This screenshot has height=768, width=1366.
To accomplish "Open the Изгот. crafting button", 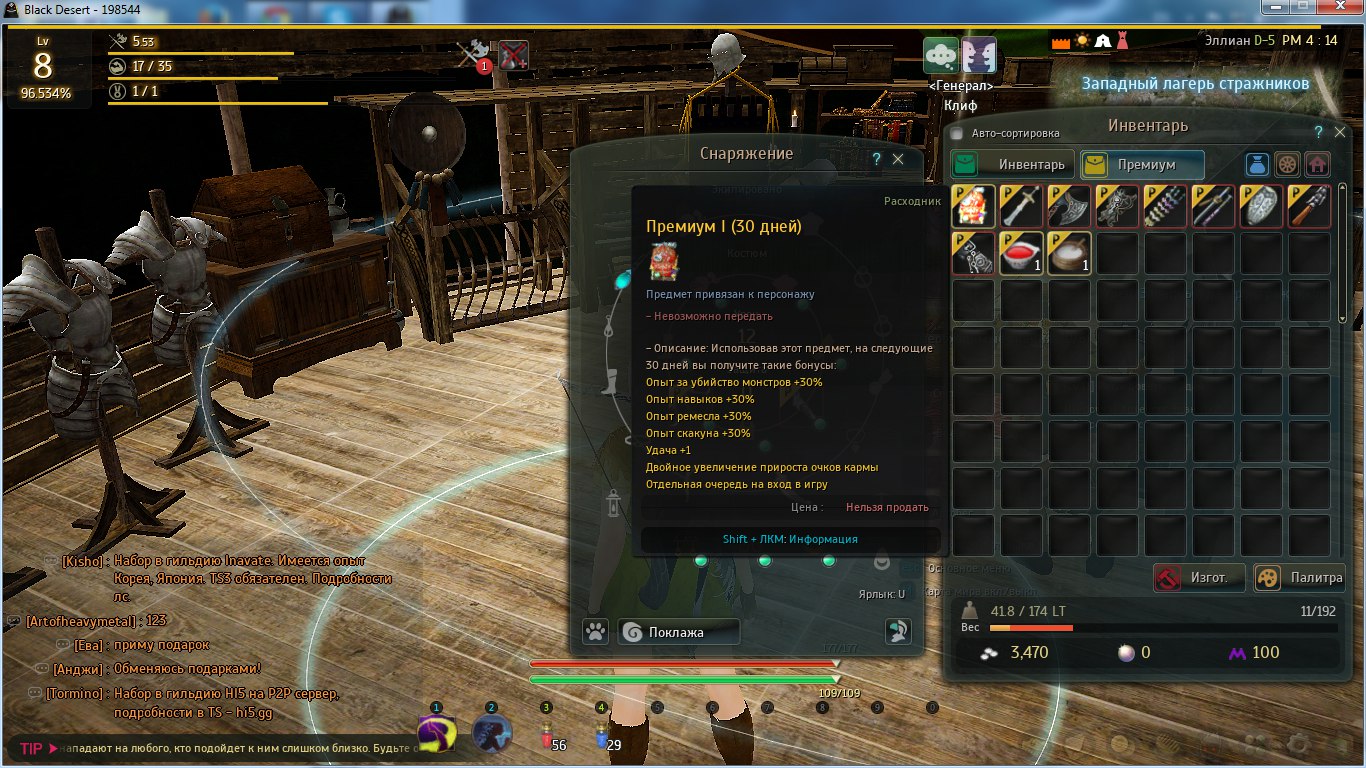I will pos(1200,577).
